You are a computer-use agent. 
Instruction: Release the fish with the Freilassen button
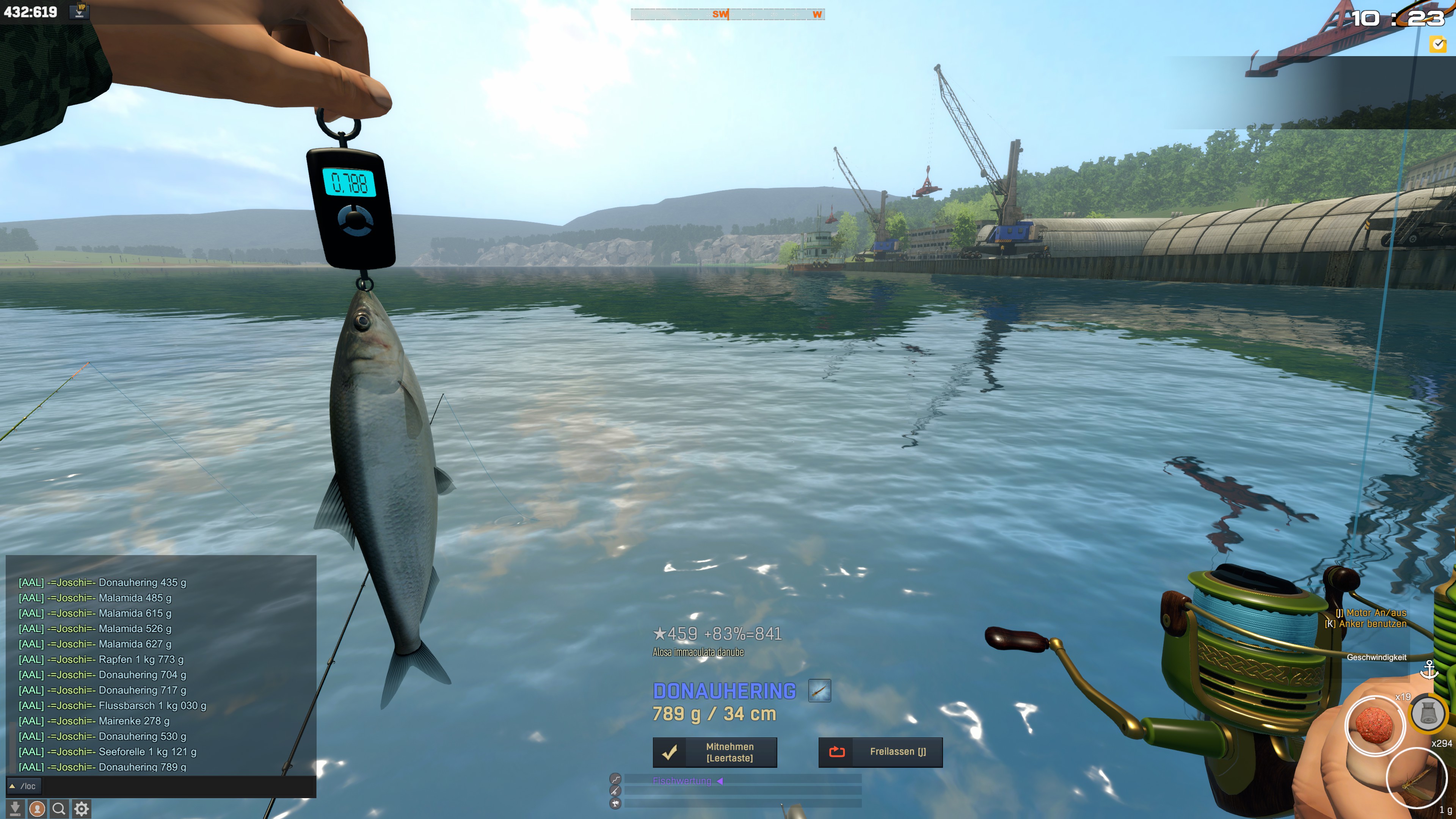(880, 752)
